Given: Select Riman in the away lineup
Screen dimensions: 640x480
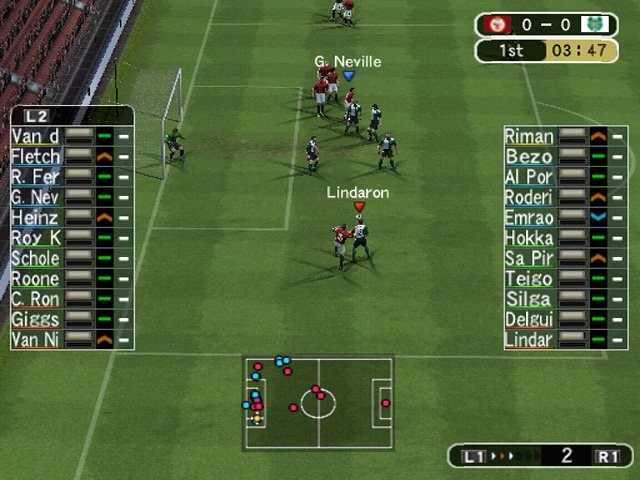Looking at the screenshot, I should point(530,136).
